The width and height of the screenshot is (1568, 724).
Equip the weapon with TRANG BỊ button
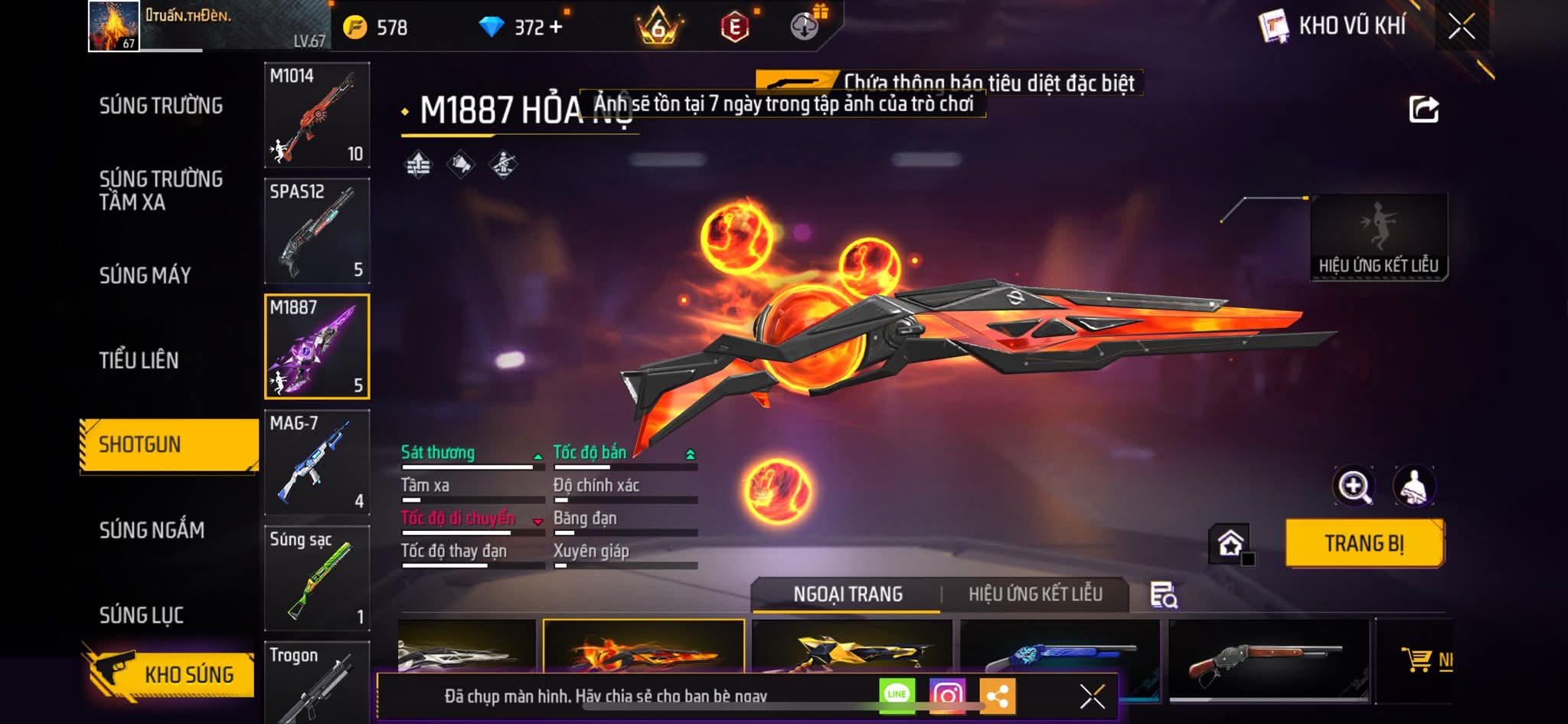pos(1364,543)
